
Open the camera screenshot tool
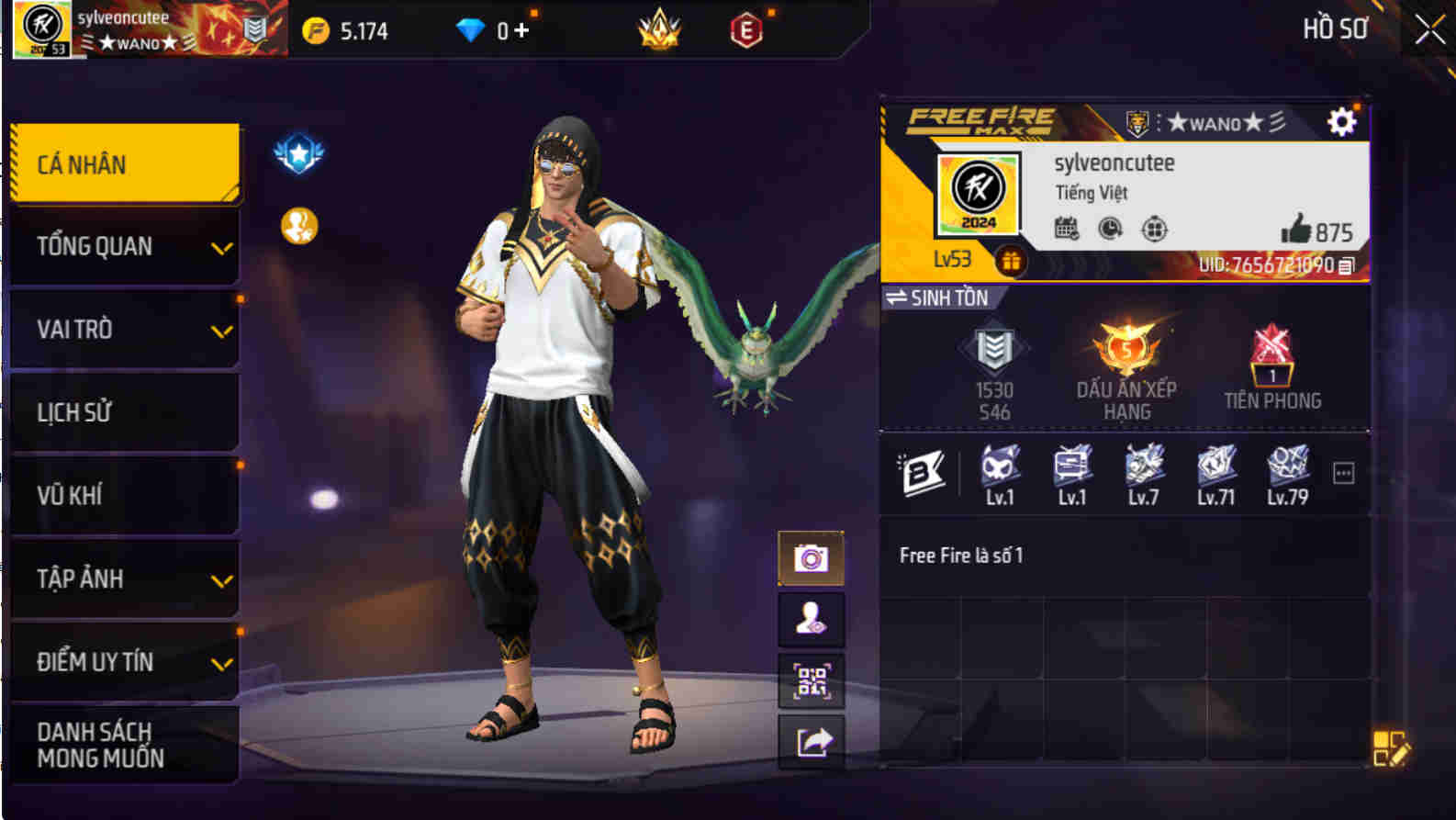(x=812, y=556)
